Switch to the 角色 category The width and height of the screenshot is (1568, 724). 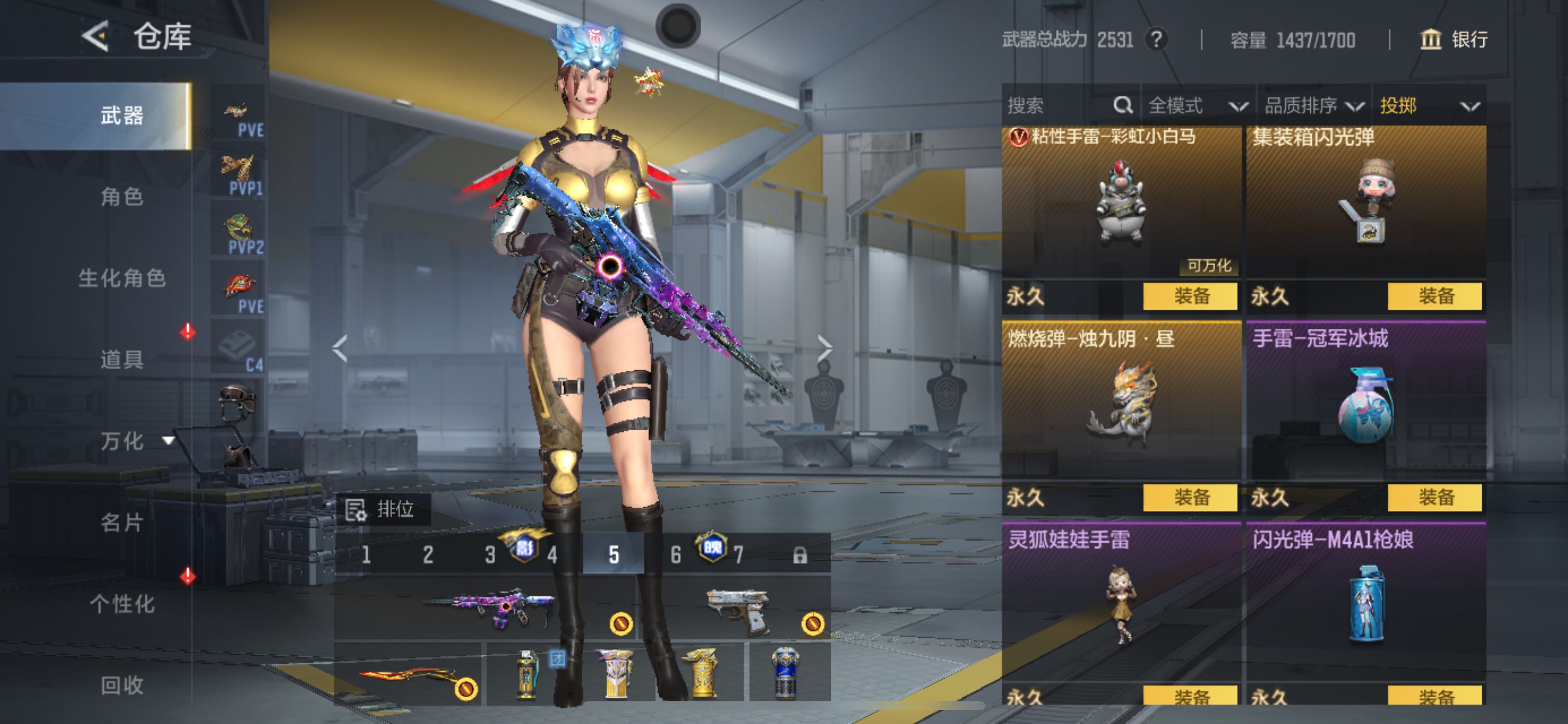pyautogui.click(x=122, y=196)
